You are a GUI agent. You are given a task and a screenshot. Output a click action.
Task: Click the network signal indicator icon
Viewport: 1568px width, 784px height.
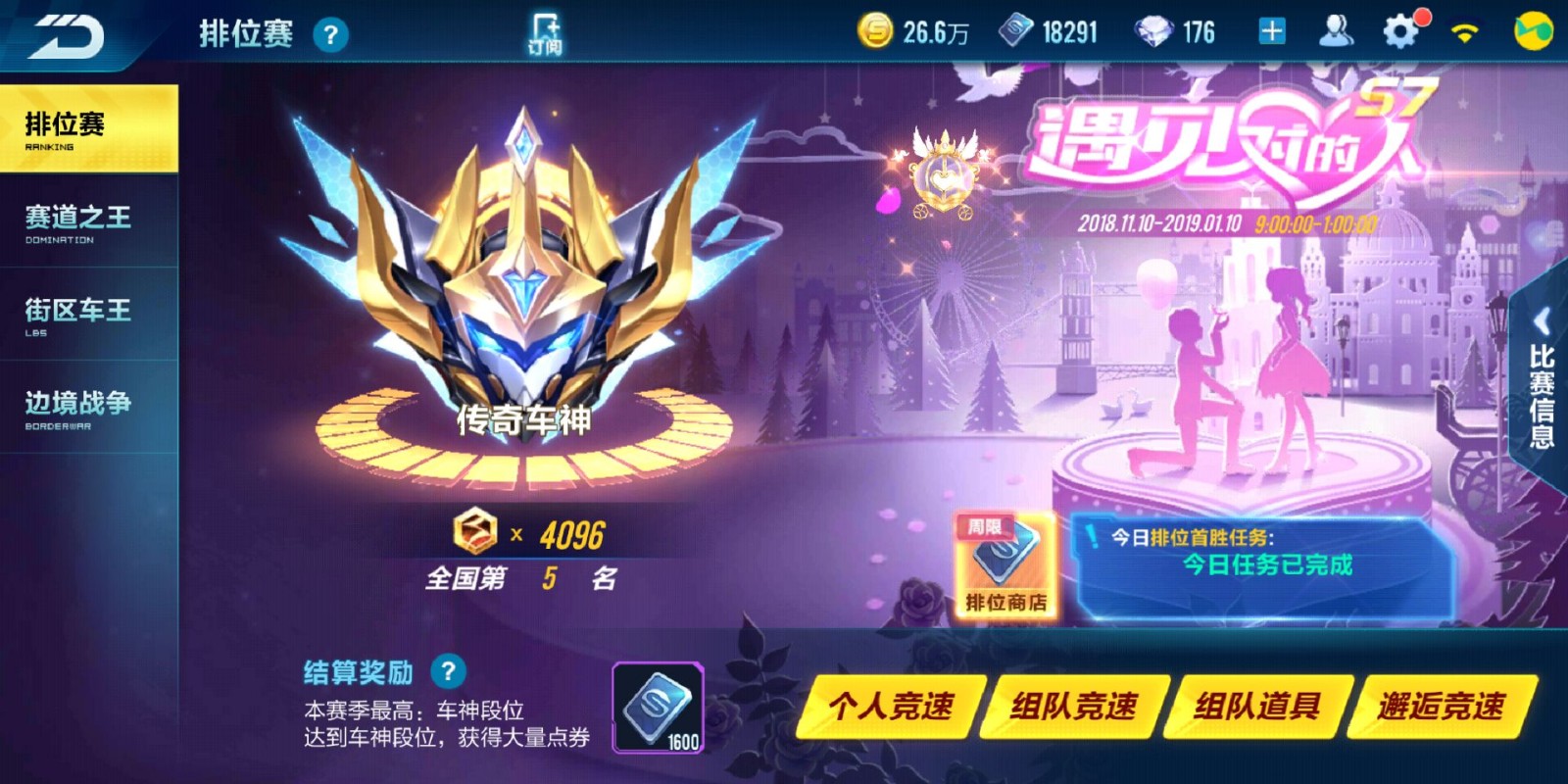point(1464,29)
